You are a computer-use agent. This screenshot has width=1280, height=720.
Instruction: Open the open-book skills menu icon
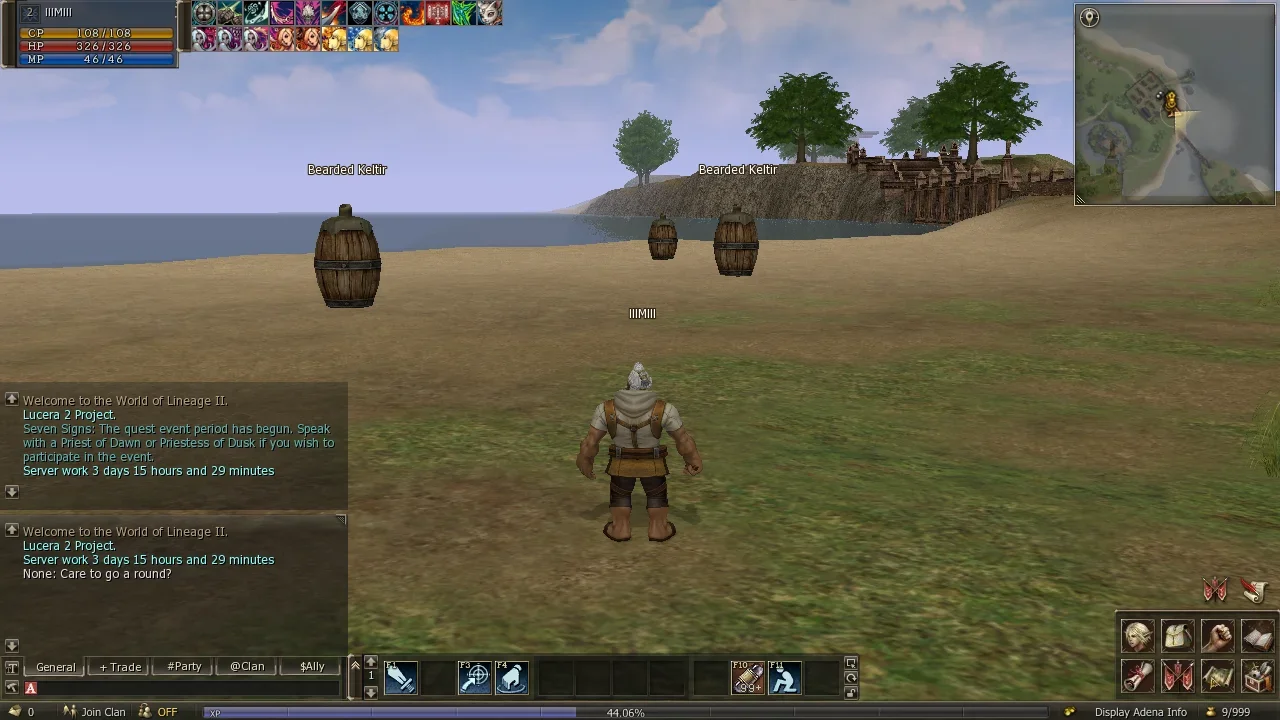(x=1257, y=635)
